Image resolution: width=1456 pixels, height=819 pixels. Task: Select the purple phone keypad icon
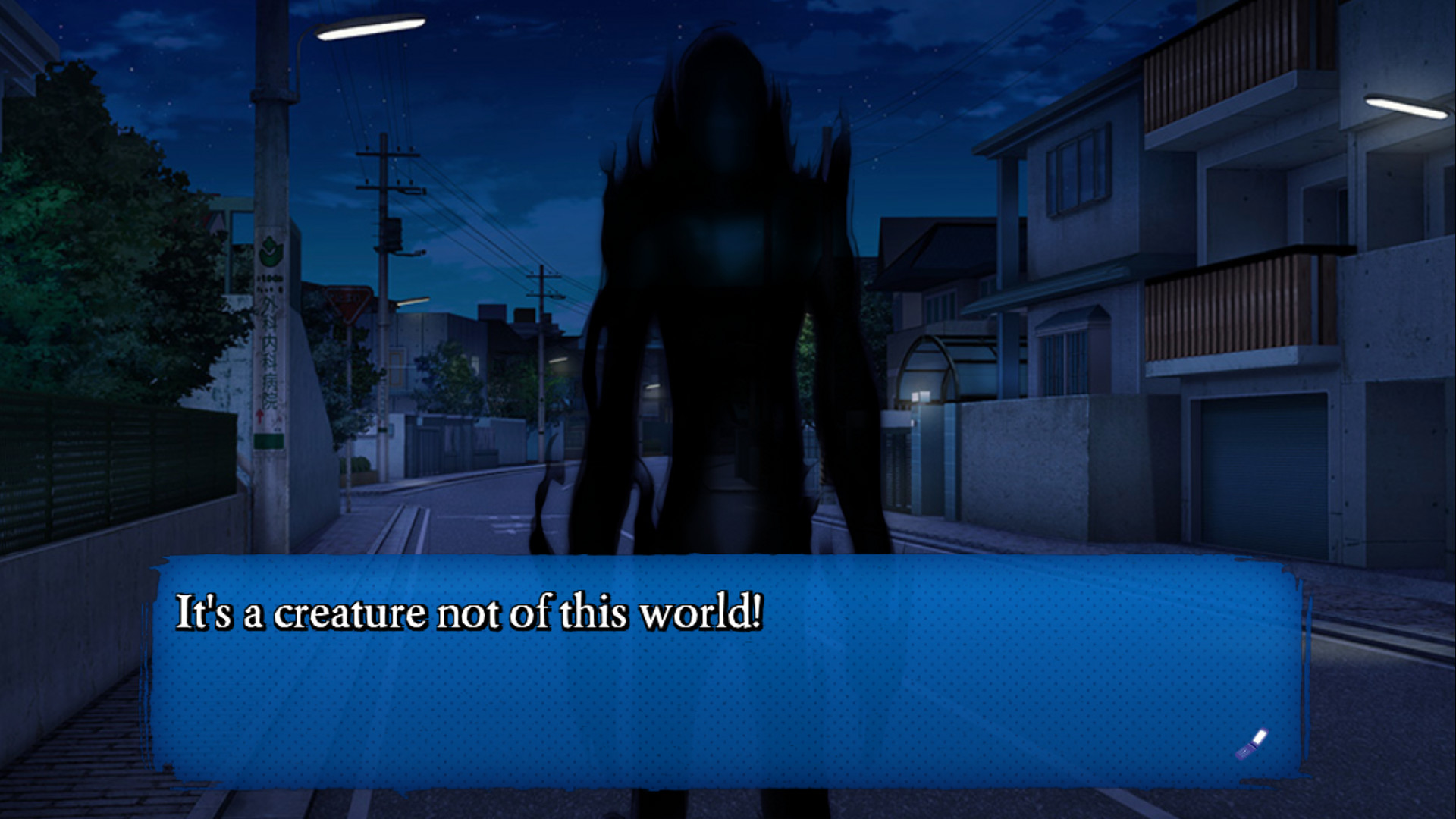coord(1245,752)
